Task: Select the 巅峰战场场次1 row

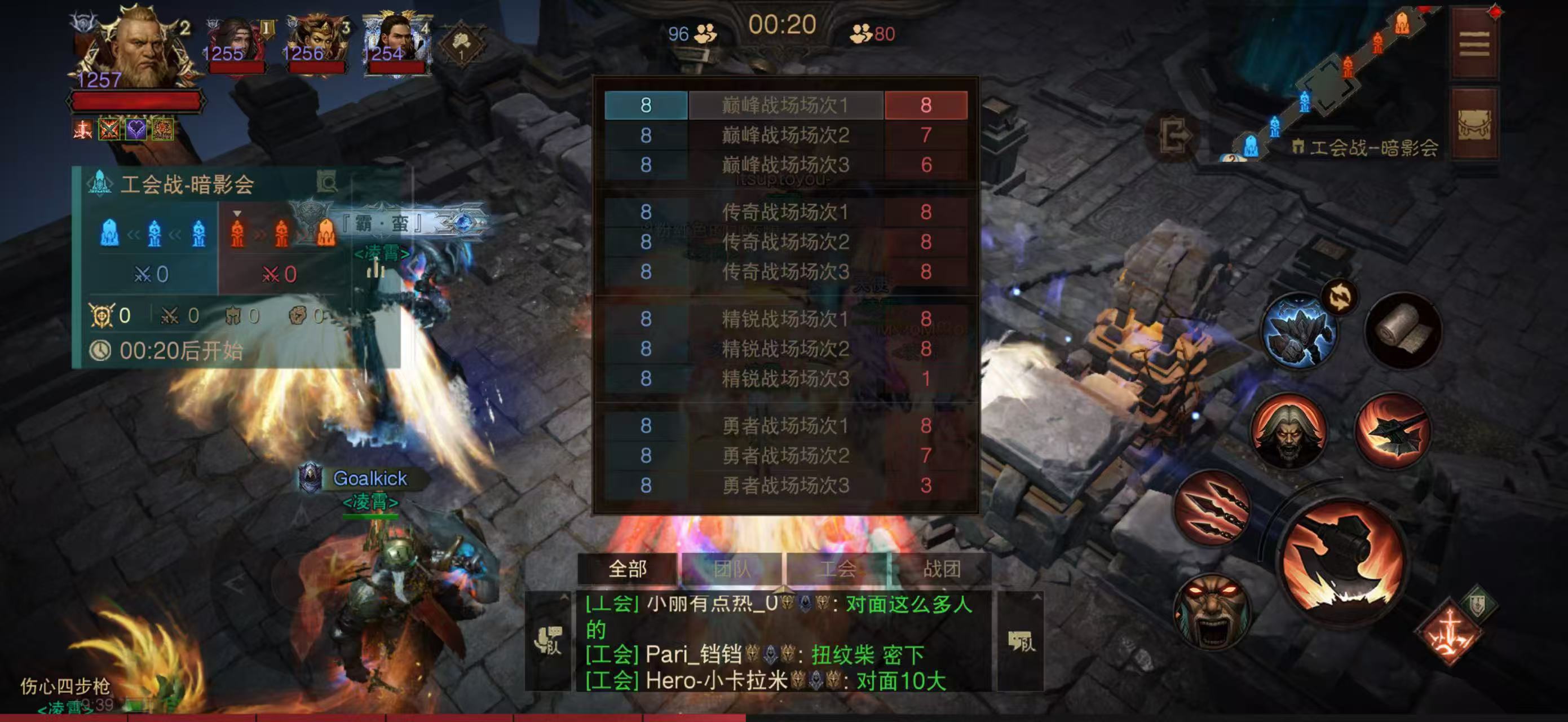Action: tap(785, 105)
